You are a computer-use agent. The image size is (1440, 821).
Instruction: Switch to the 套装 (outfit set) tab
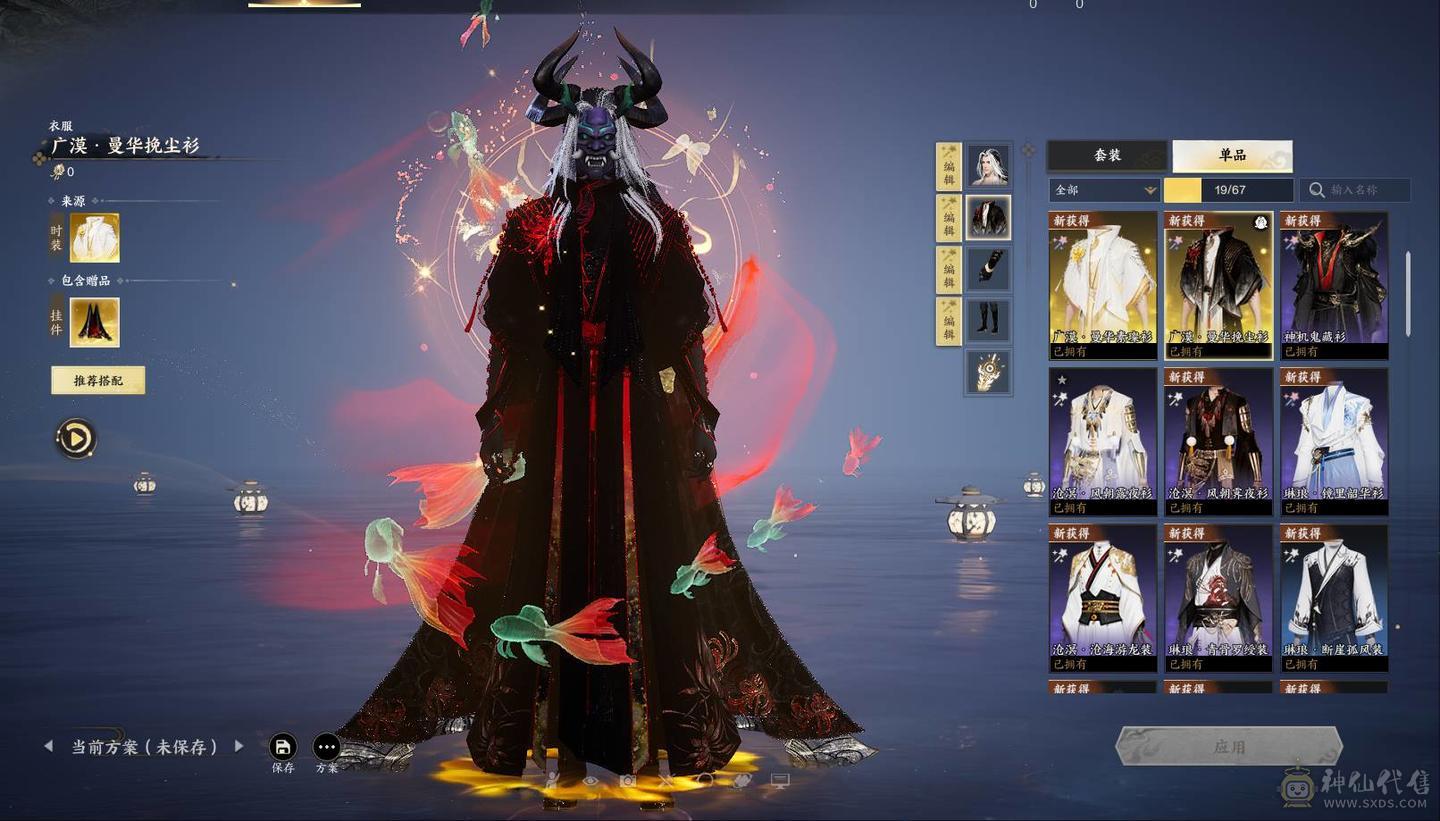(x=1107, y=156)
